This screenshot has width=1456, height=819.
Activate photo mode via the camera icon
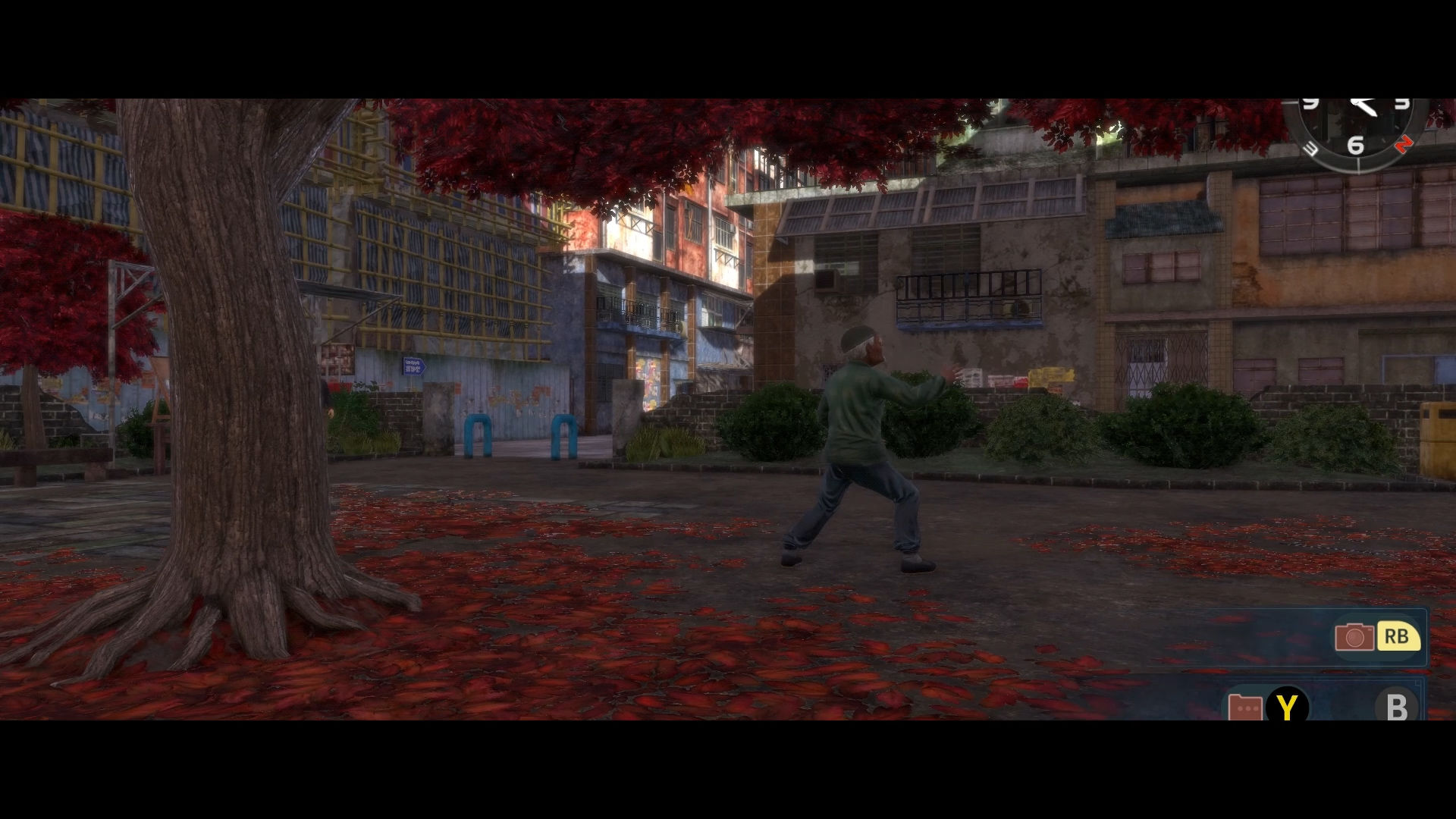click(1355, 638)
